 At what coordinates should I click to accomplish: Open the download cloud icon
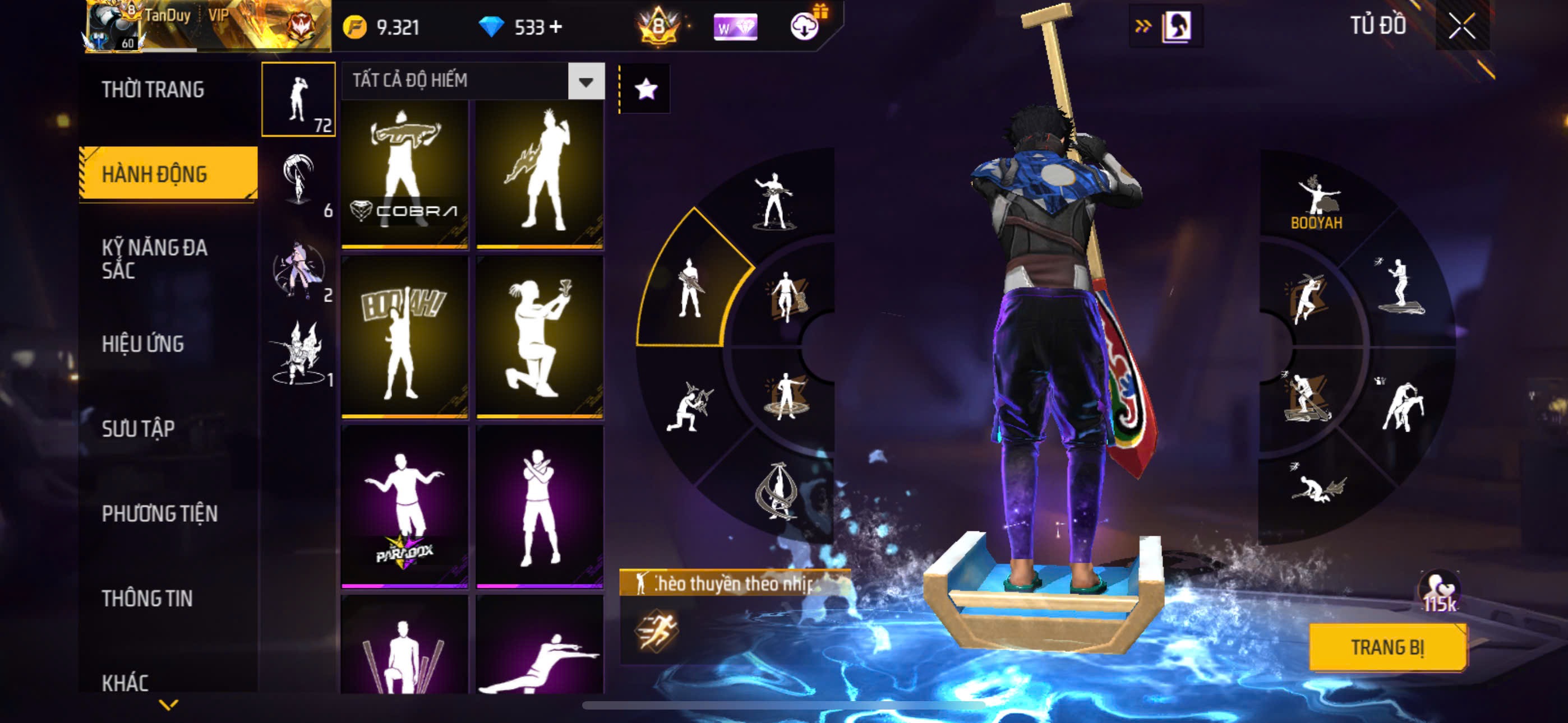[804, 27]
